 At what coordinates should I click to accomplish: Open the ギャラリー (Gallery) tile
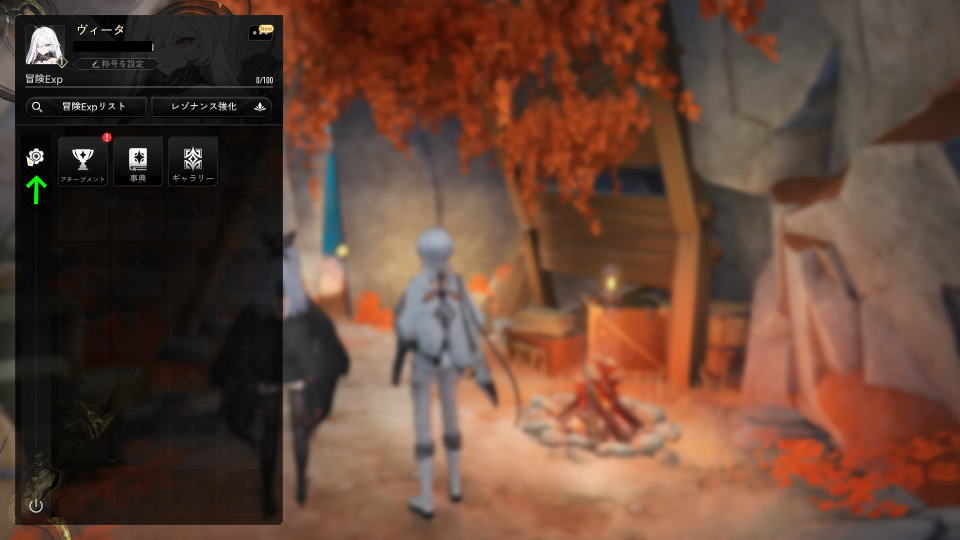(x=192, y=162)
